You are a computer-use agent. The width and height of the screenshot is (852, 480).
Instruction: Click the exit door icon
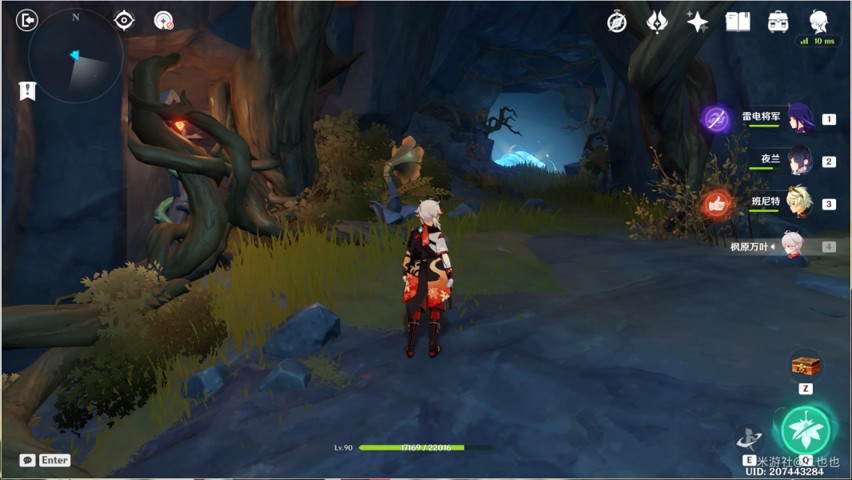coord(27,20)
